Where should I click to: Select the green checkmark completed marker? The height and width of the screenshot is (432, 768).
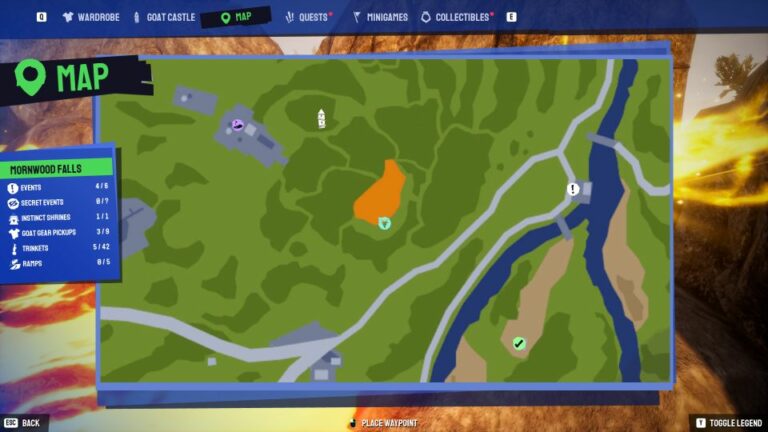[518, 343]
